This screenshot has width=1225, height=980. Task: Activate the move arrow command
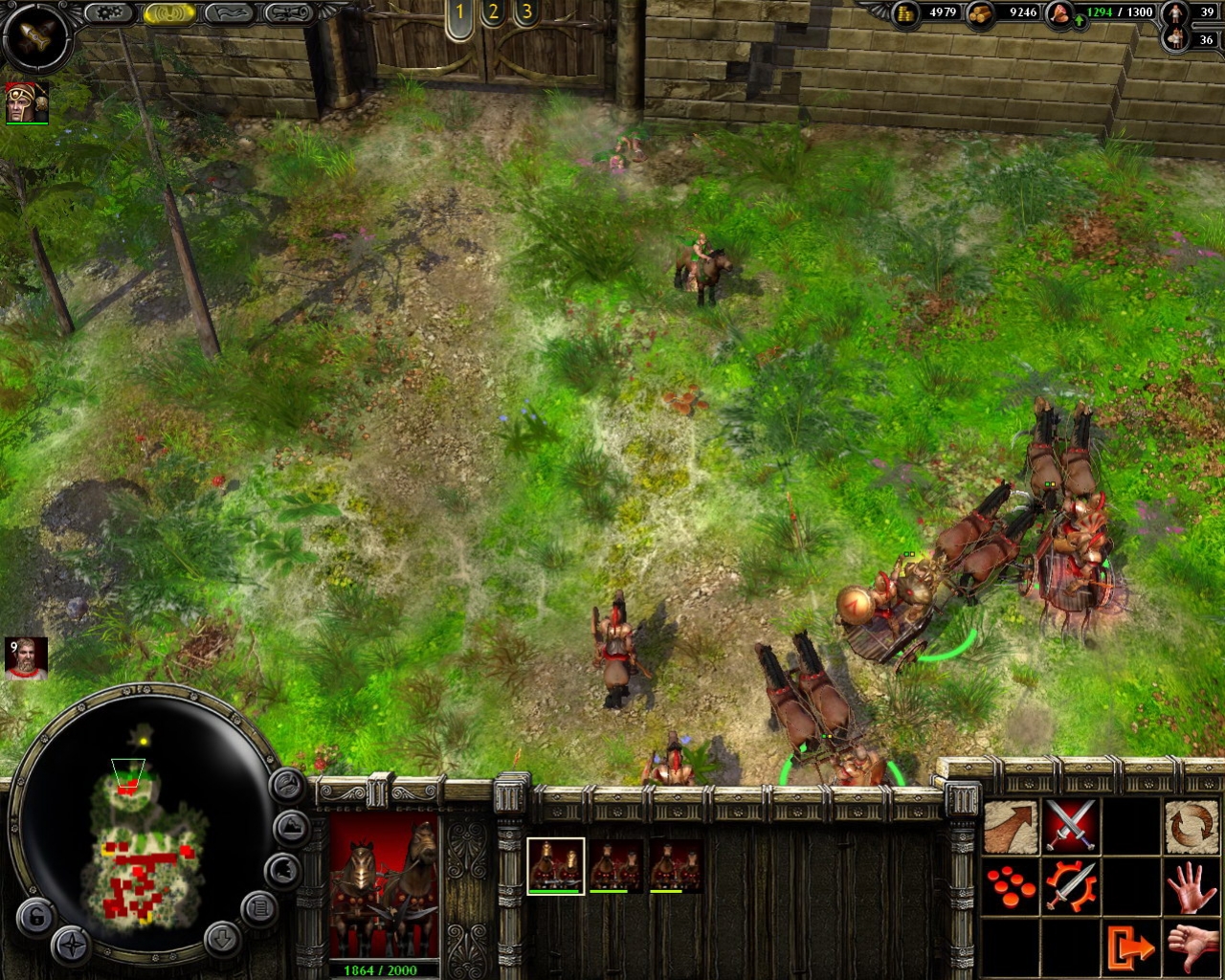point(1011,826)
